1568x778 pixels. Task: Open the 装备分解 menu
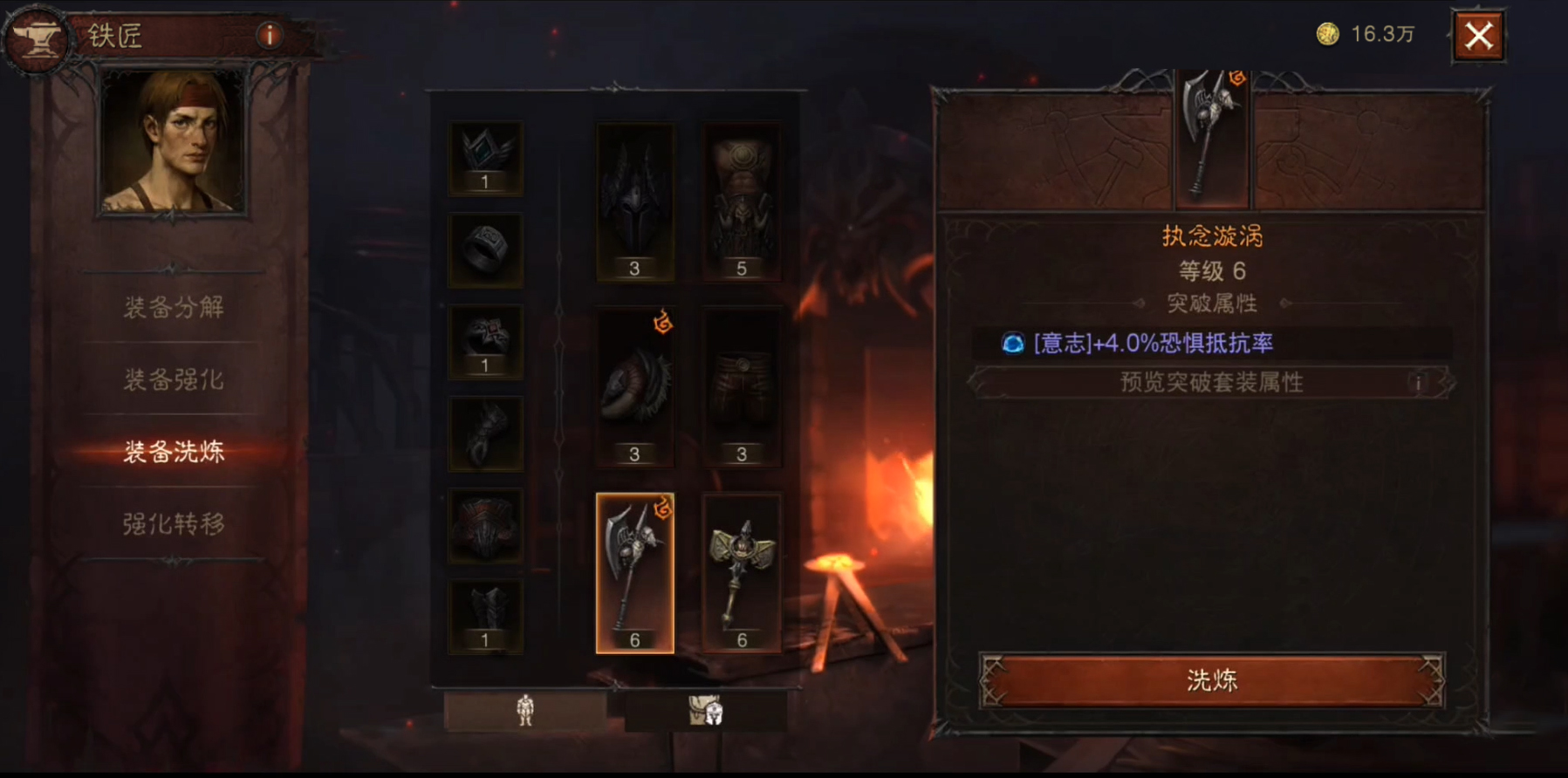174,307
